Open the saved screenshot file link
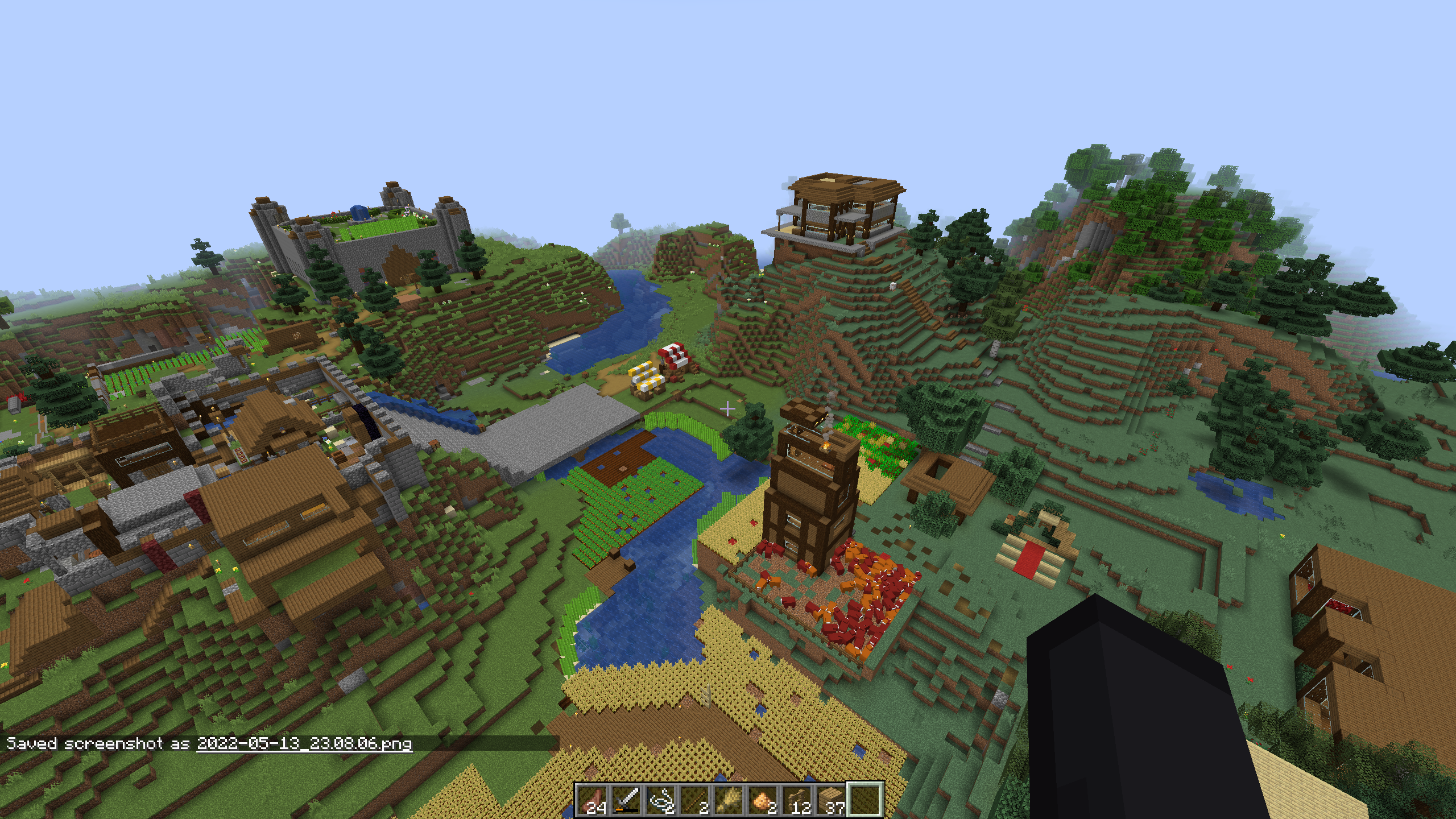1456x819 pixels. (304, 744)
